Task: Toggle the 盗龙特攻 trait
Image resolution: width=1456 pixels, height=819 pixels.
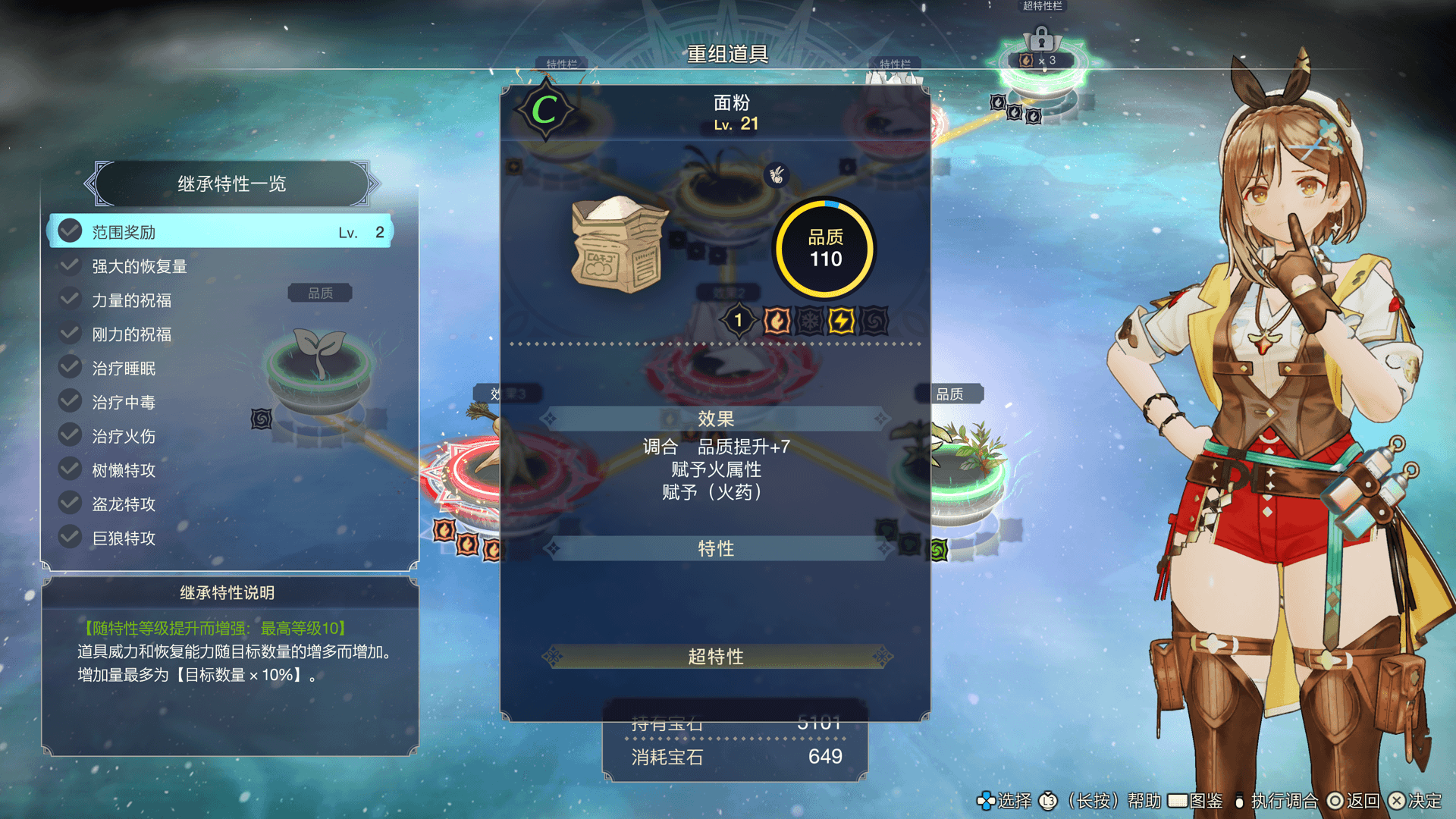Action: coord(220,504)
